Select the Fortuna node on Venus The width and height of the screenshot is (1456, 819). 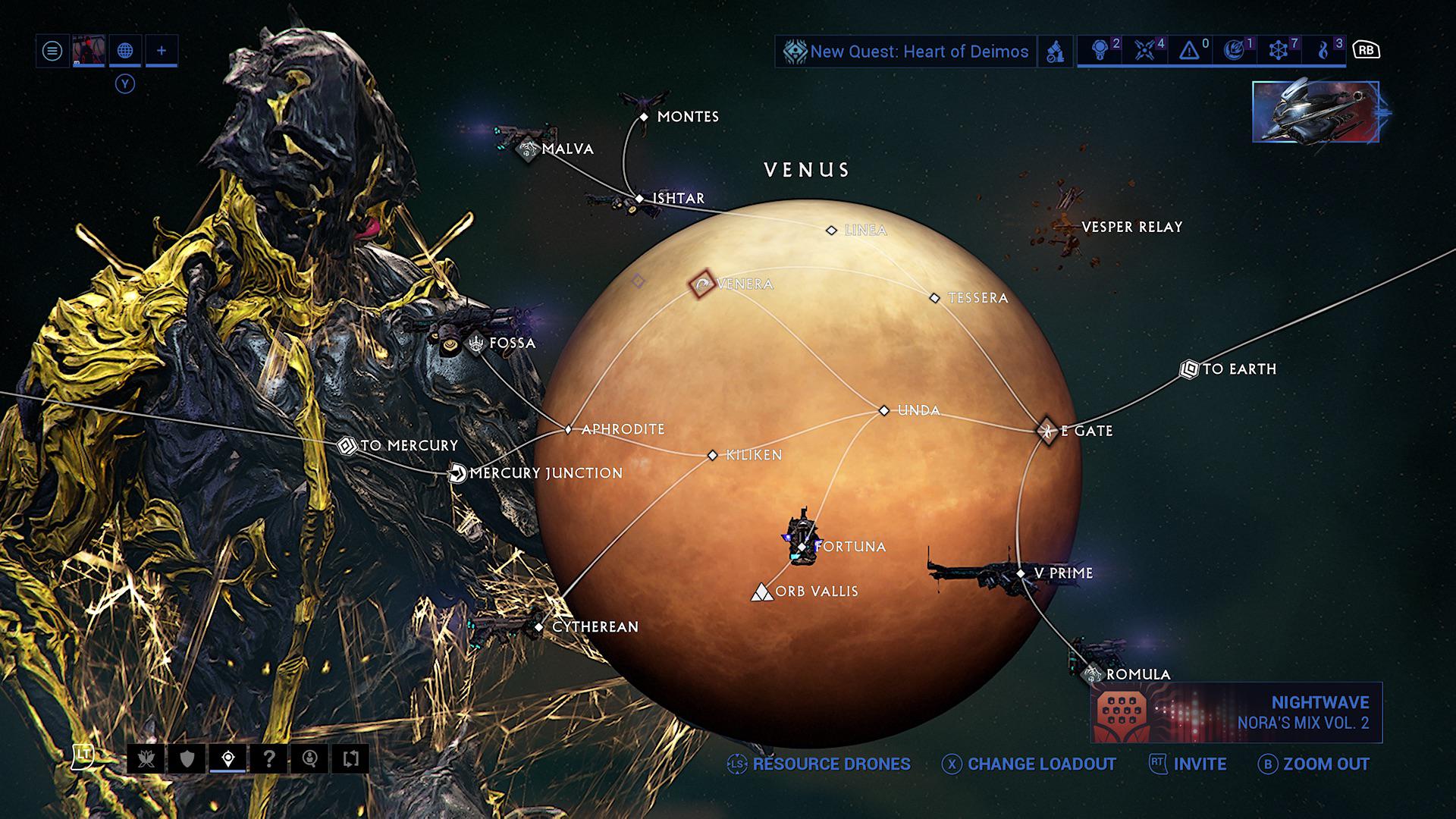pyautogui.click(x=802, y=546)
